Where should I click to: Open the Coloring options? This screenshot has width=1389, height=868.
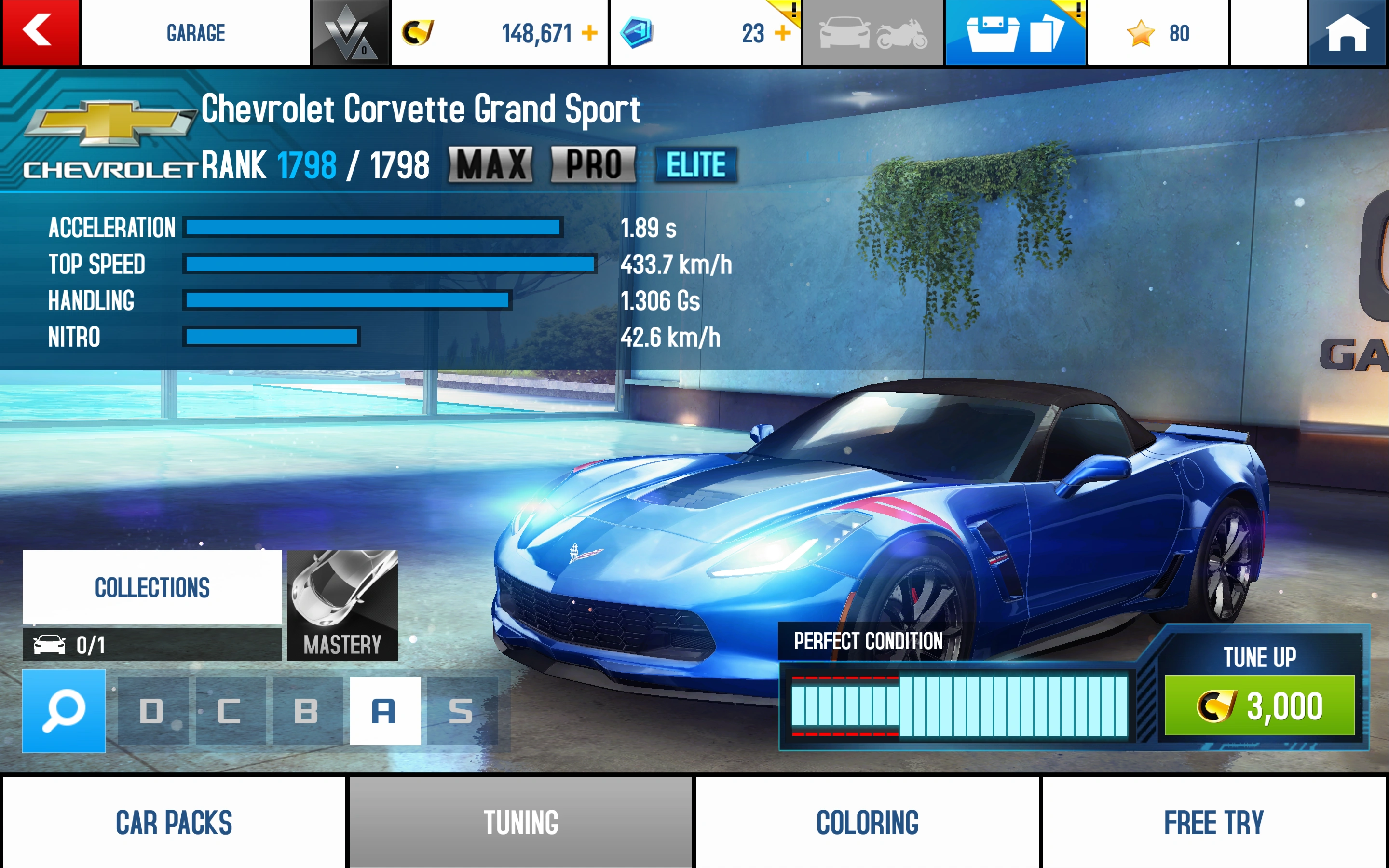click(x=867, y=822)
